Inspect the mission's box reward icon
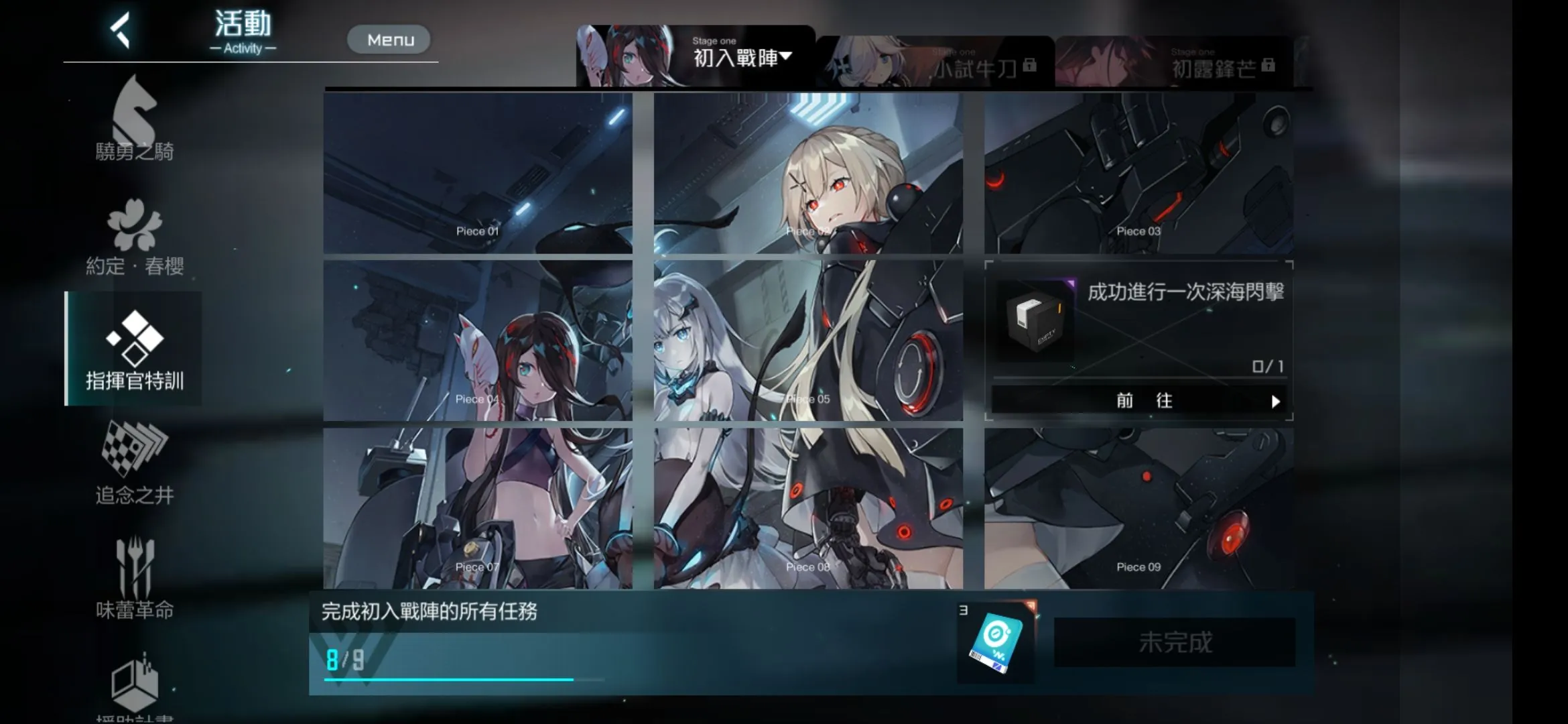Image resolution: width=1568 pixels, height=724 pixels. point(1035,320)
